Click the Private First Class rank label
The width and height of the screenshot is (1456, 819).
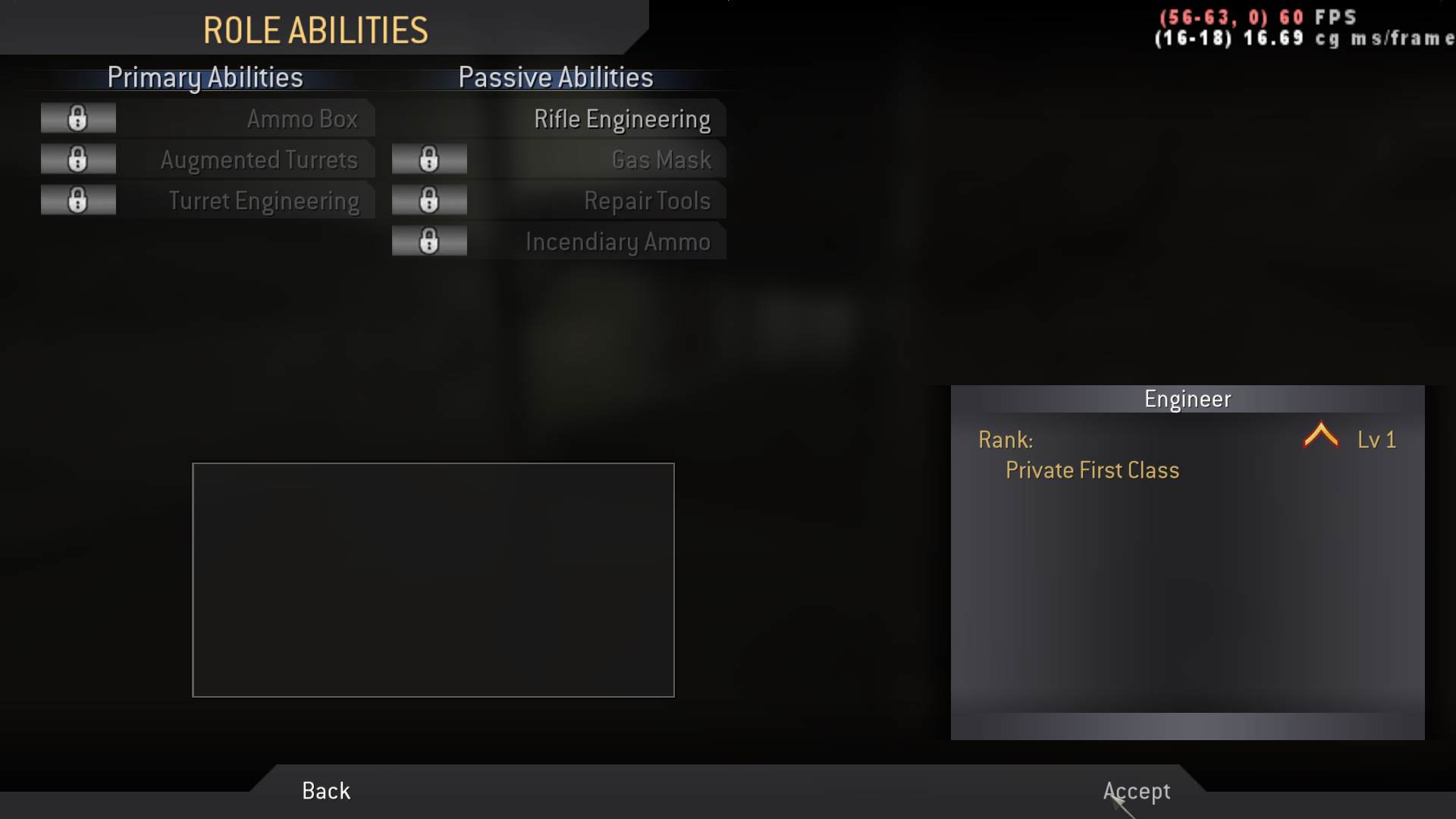(x=1092, y=470)
